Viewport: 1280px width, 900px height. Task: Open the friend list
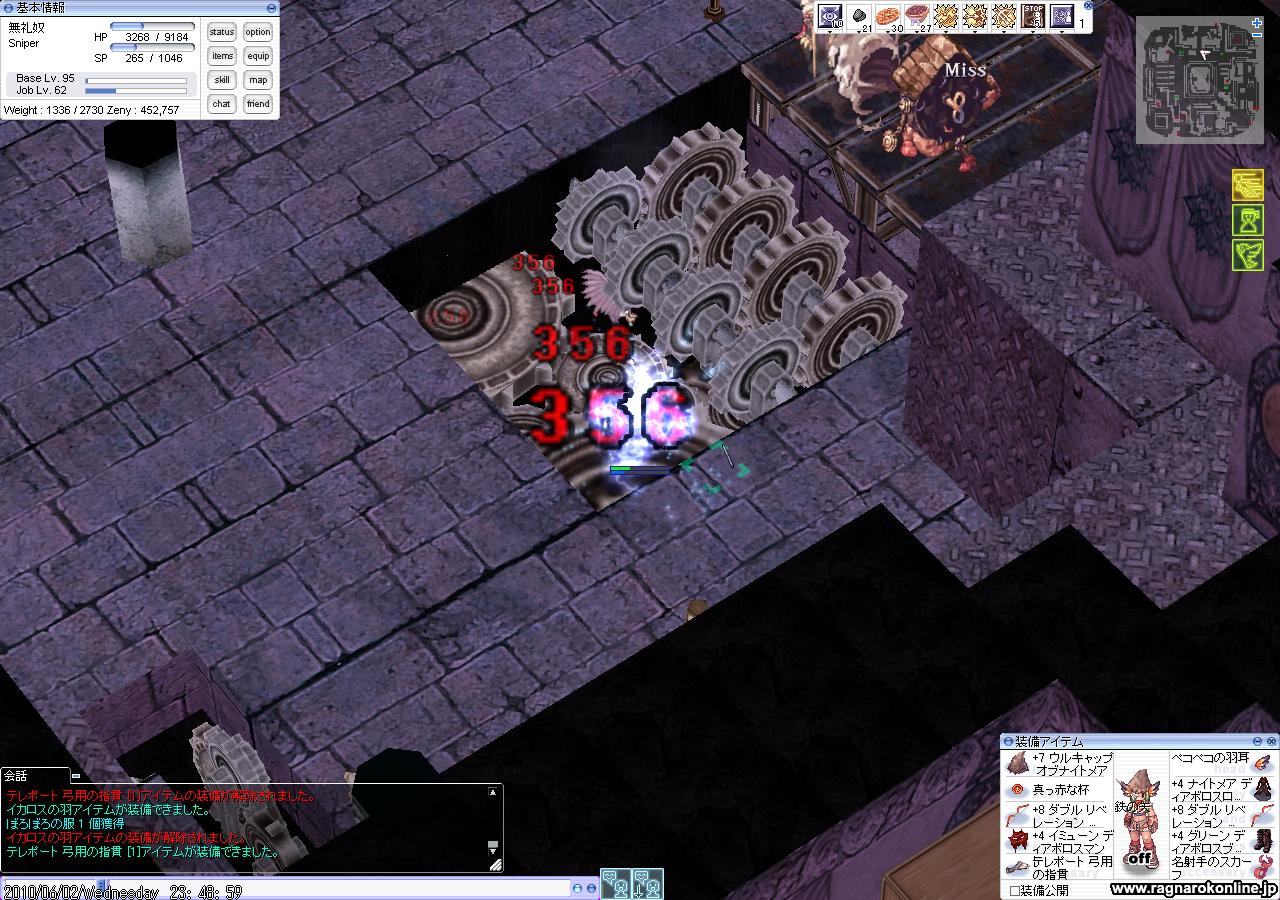pos(258,104)
